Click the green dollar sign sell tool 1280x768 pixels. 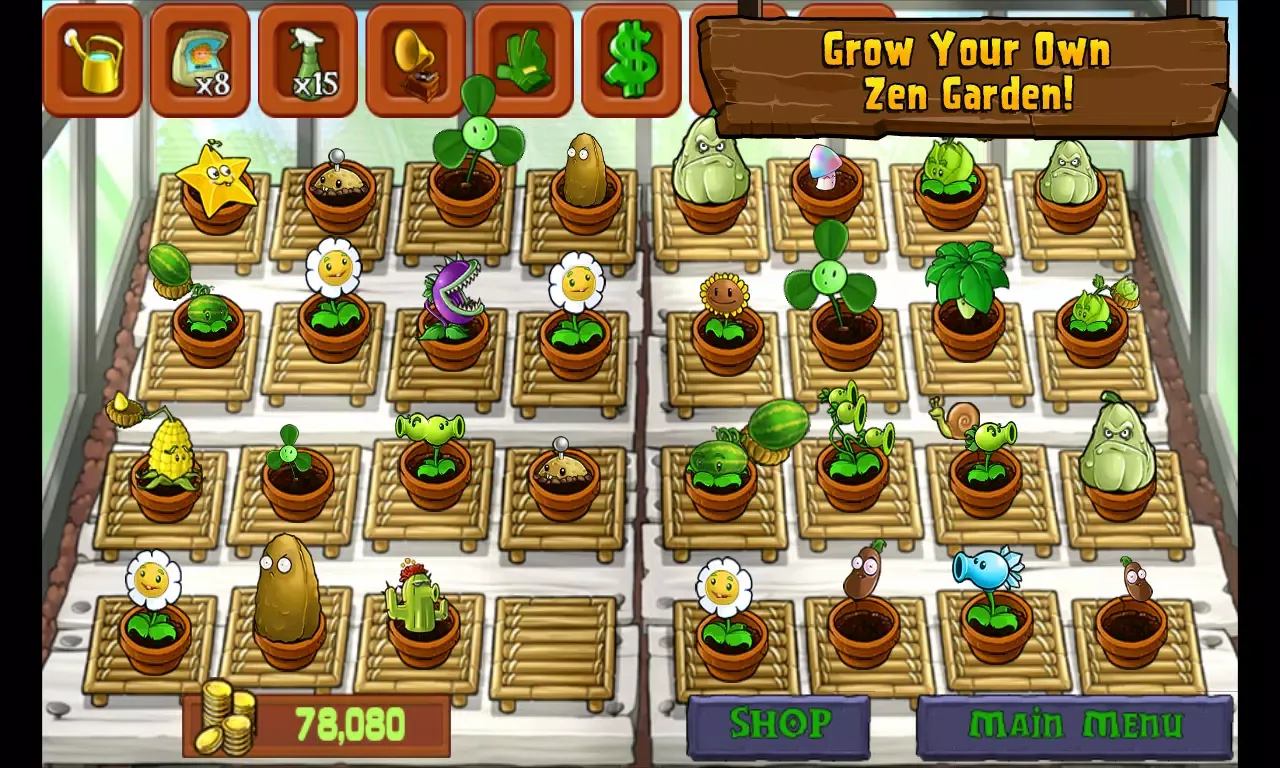point(630,57)
